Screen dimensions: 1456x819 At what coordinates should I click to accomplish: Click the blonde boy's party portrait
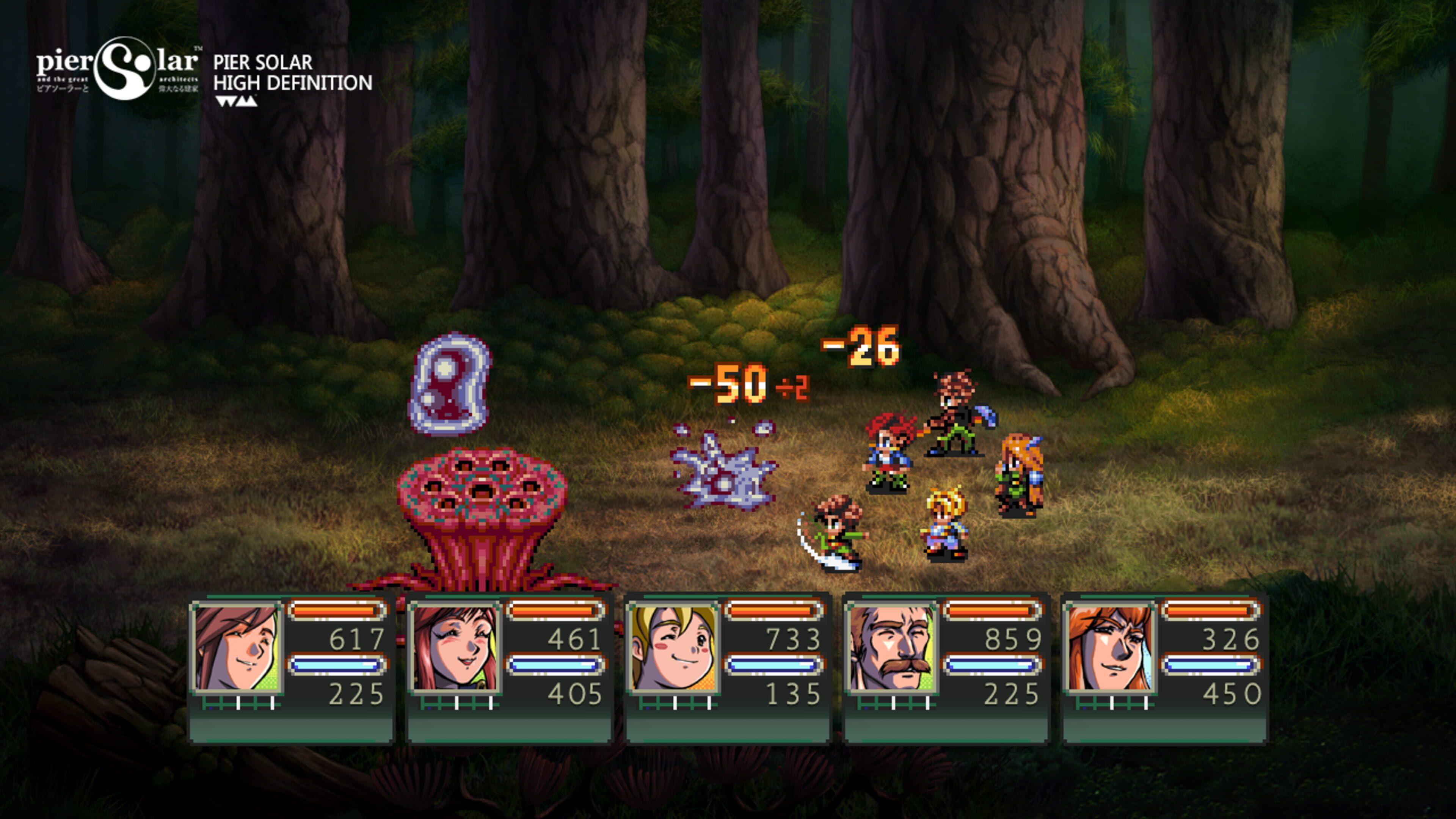pos(674,647)
